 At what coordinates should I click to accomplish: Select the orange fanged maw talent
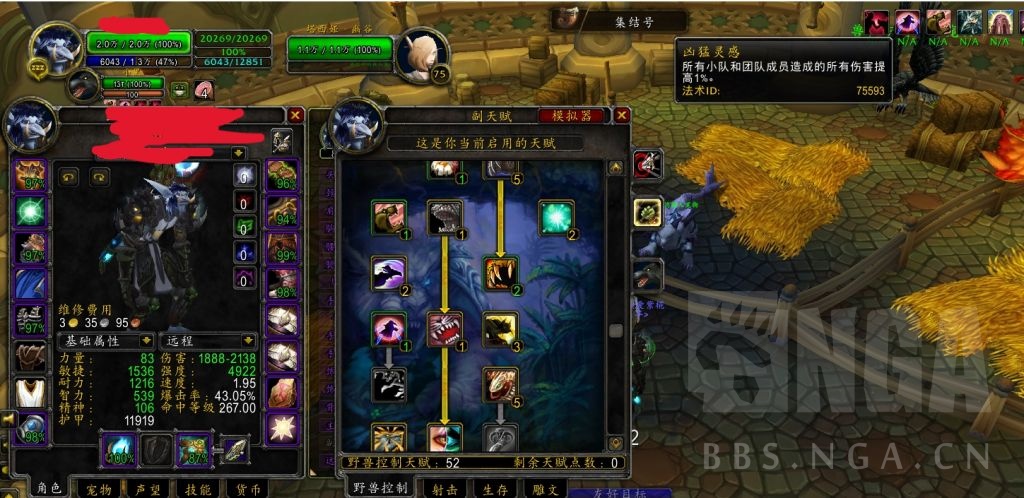click(500, 272)
